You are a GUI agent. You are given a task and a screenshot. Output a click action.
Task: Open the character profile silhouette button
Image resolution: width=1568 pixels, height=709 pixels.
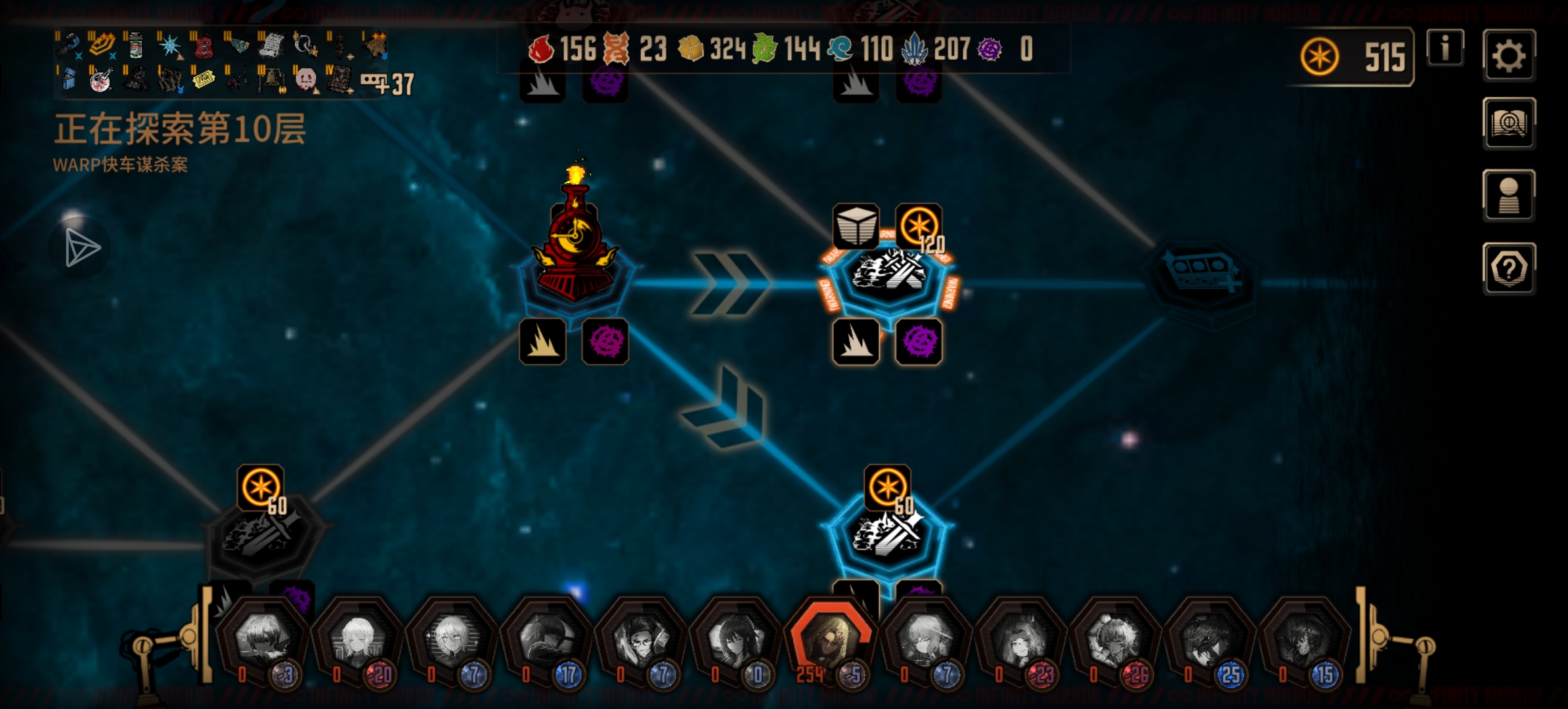pos(1508,196)
